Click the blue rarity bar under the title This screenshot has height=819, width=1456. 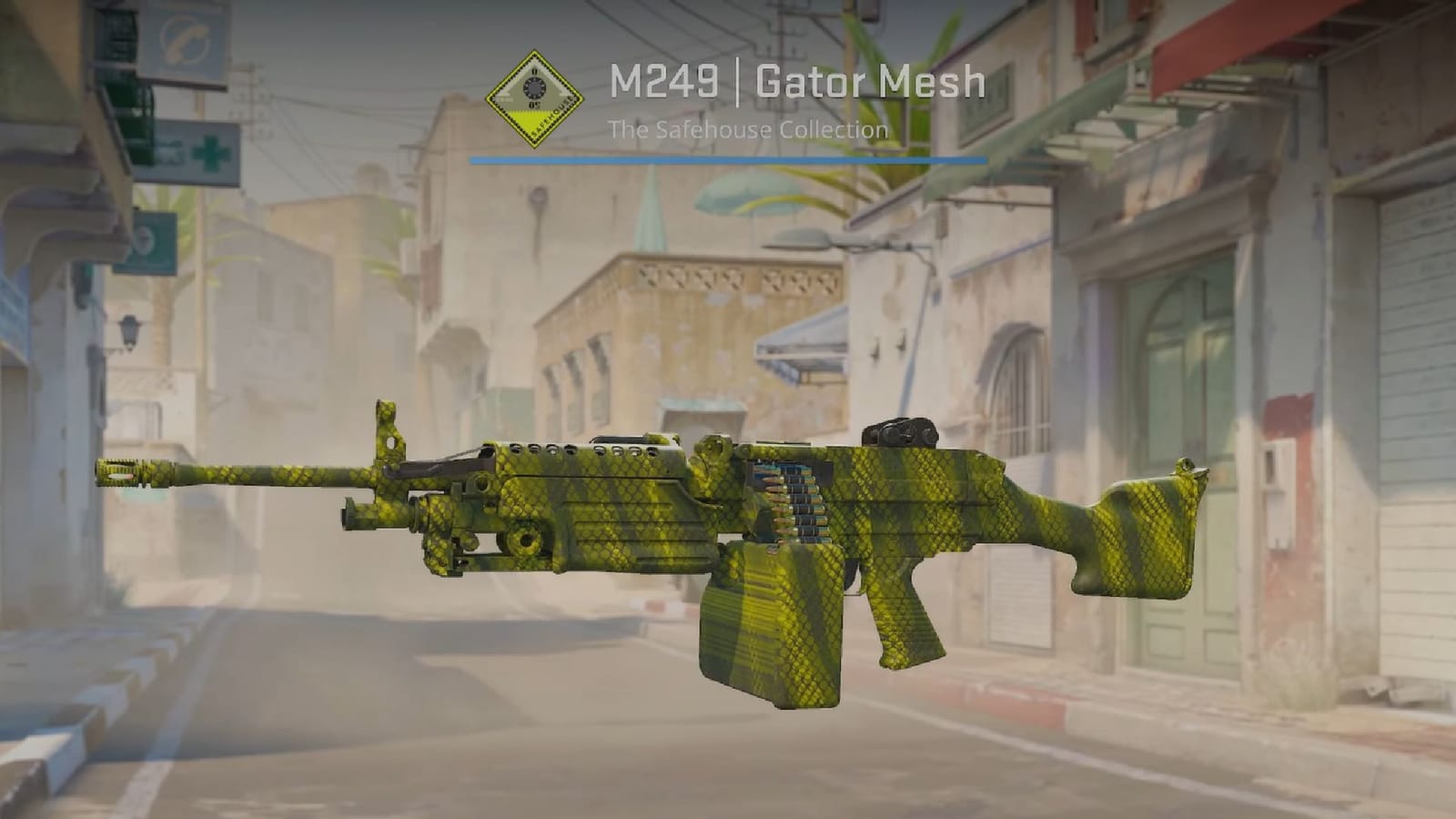(728, 157)
